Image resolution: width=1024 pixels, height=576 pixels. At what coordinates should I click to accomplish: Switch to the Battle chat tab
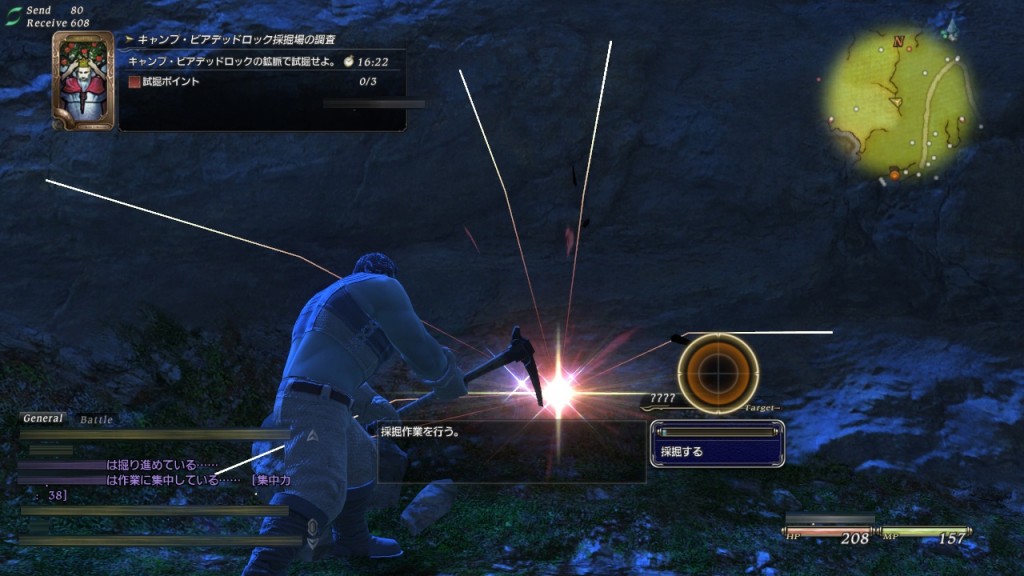point(96,420)
